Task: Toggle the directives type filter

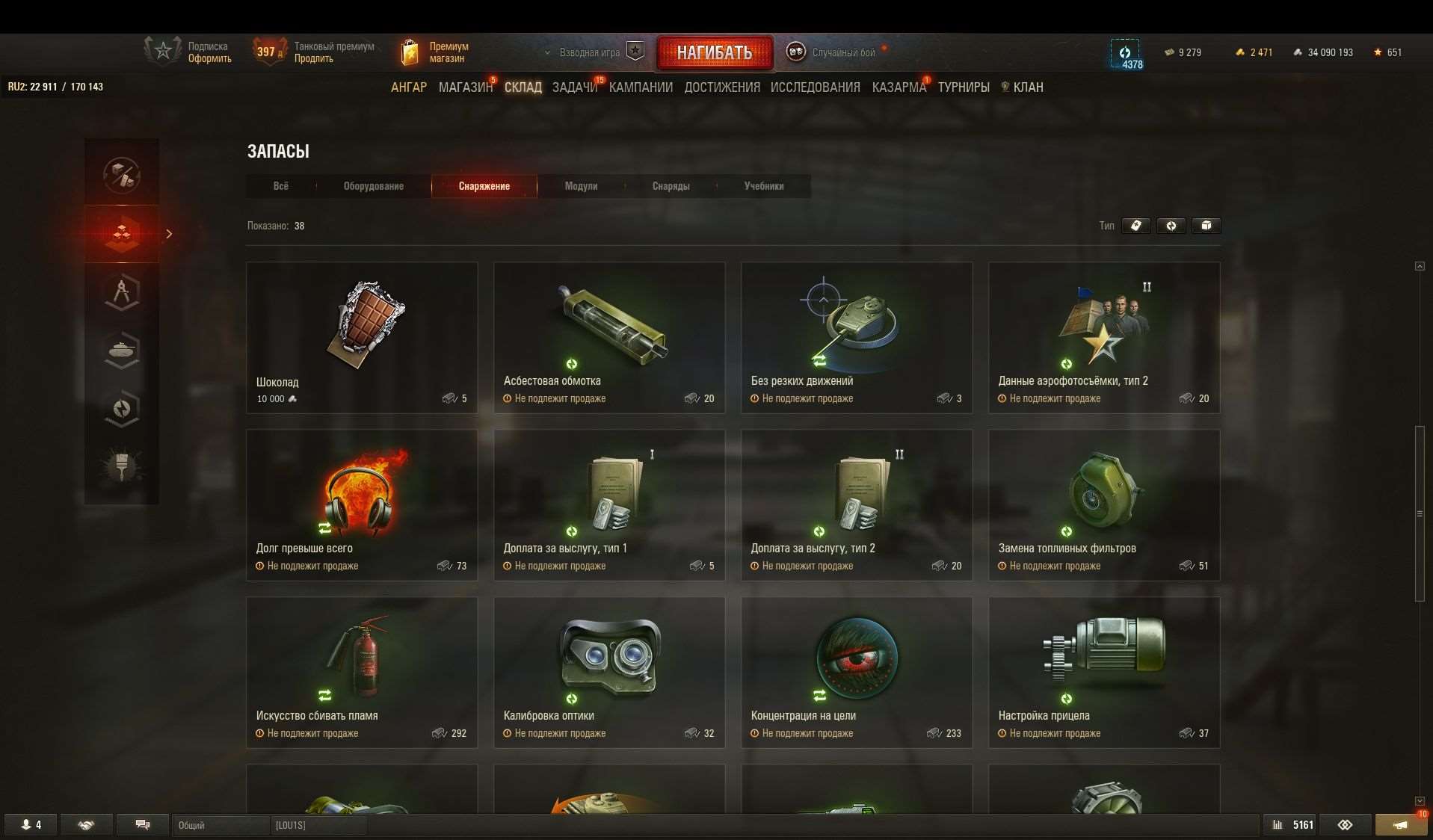Action: click(x=1171, y=226)
